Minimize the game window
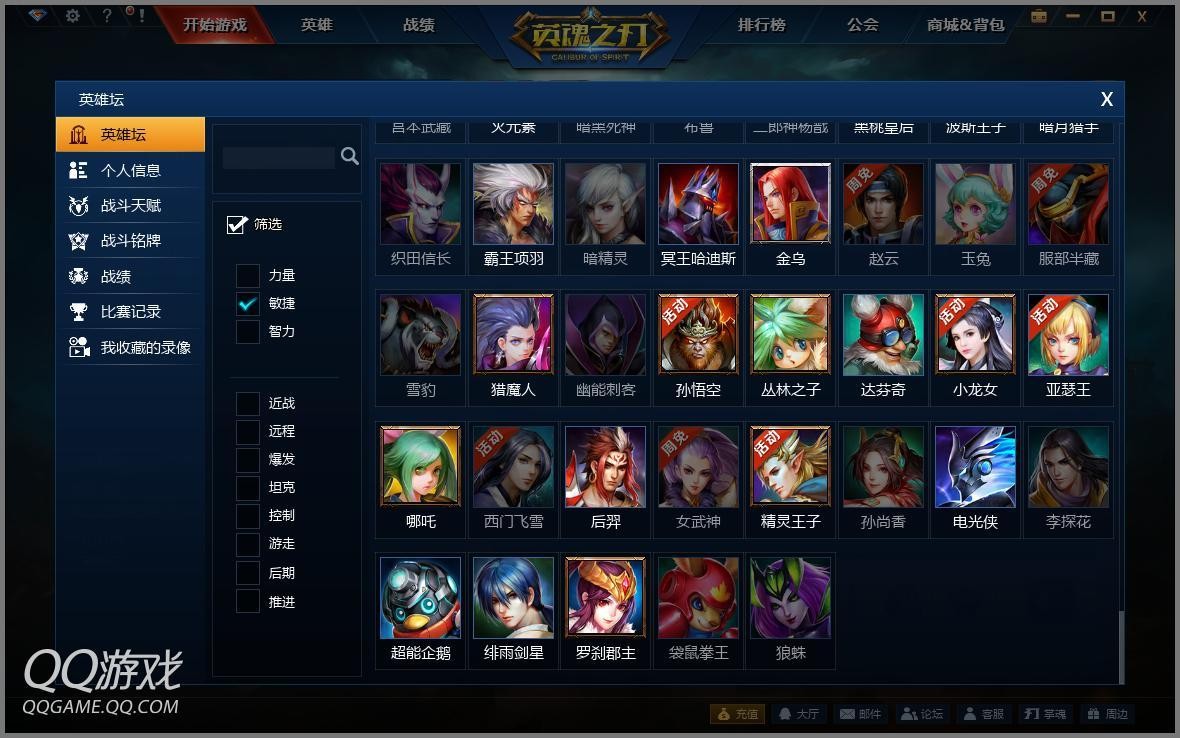The height and width of the screenshot is (738, 1180). coord(1073,16)
